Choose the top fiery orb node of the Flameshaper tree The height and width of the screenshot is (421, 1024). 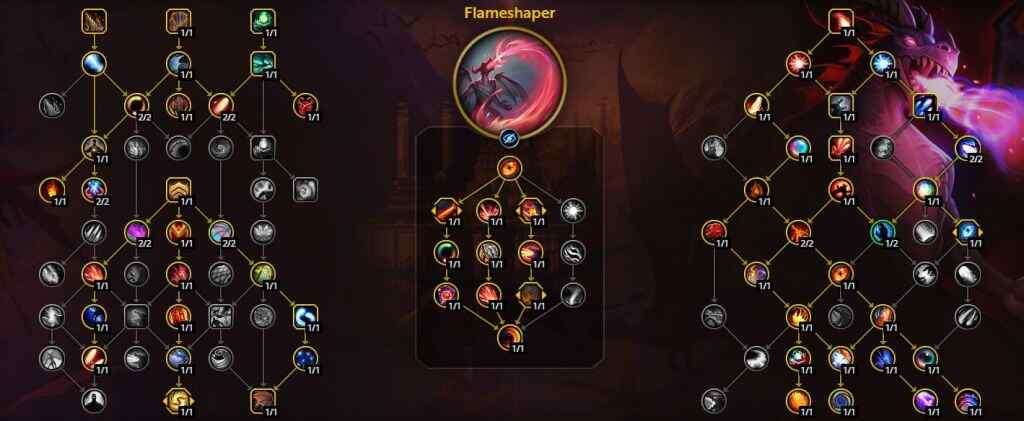pos(509,167)
